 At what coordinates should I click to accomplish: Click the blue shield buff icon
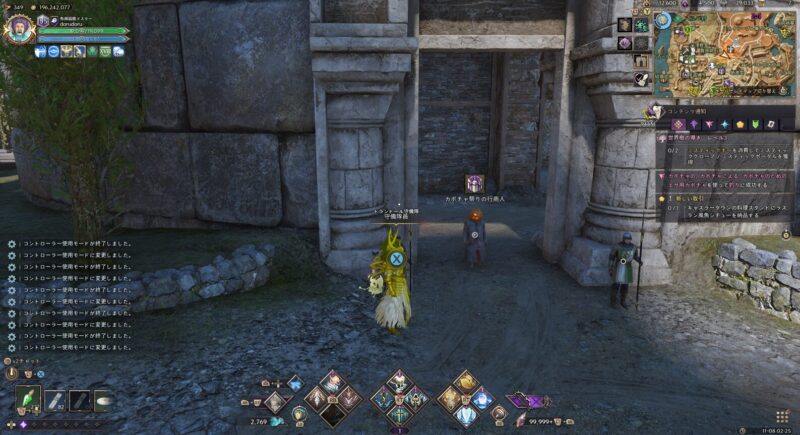[x=41, y=51]
